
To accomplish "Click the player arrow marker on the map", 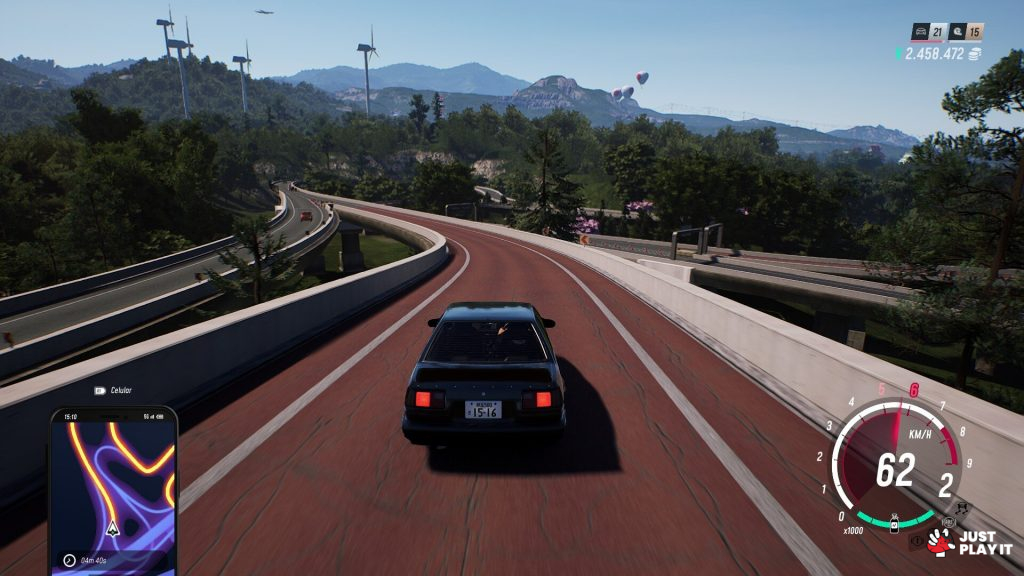I will (112, 527).
